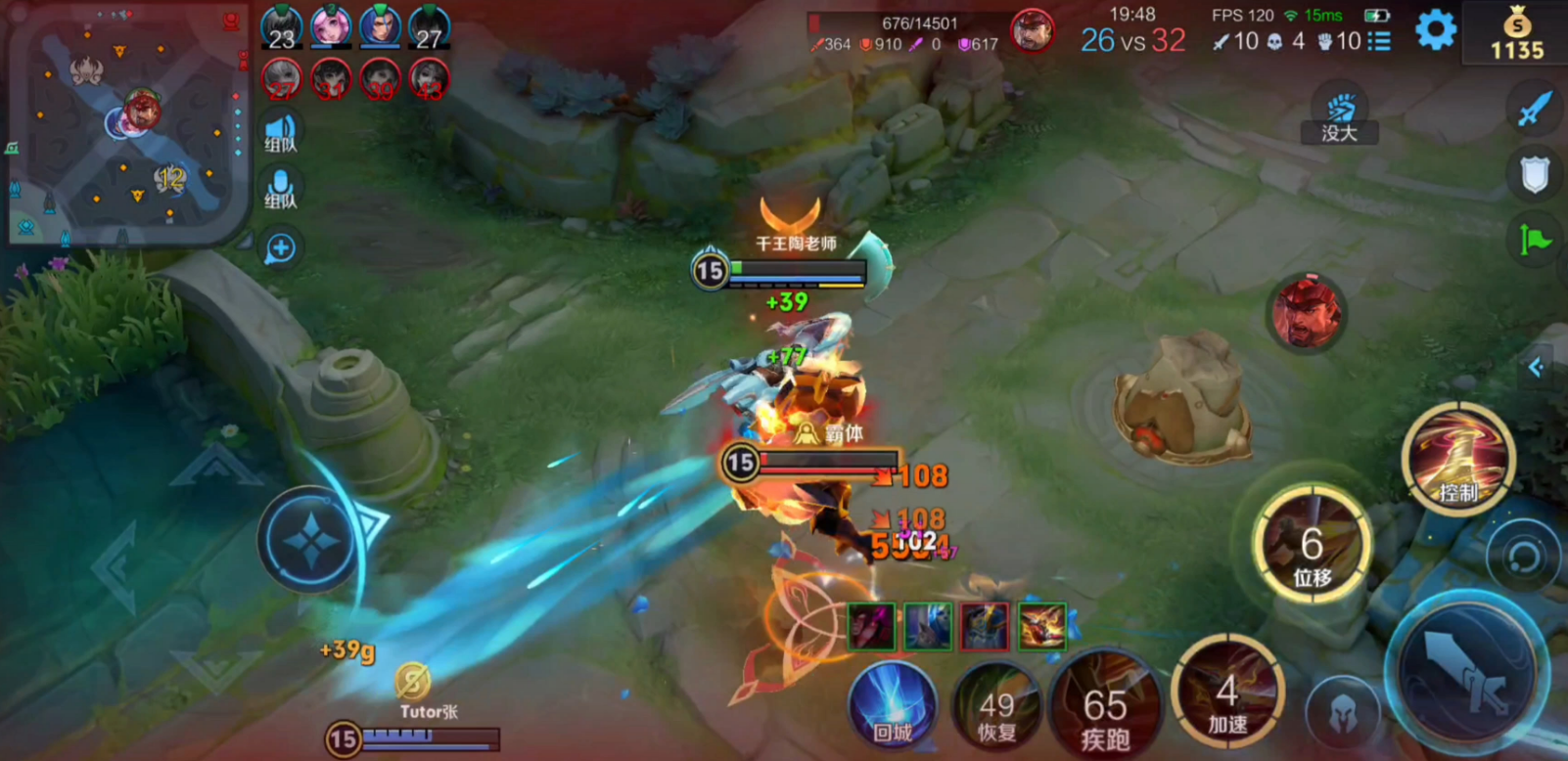This screenshot has width=1568, height=761.
Task: Cast the 位移 dash skill
Action: click(1312, 546)
